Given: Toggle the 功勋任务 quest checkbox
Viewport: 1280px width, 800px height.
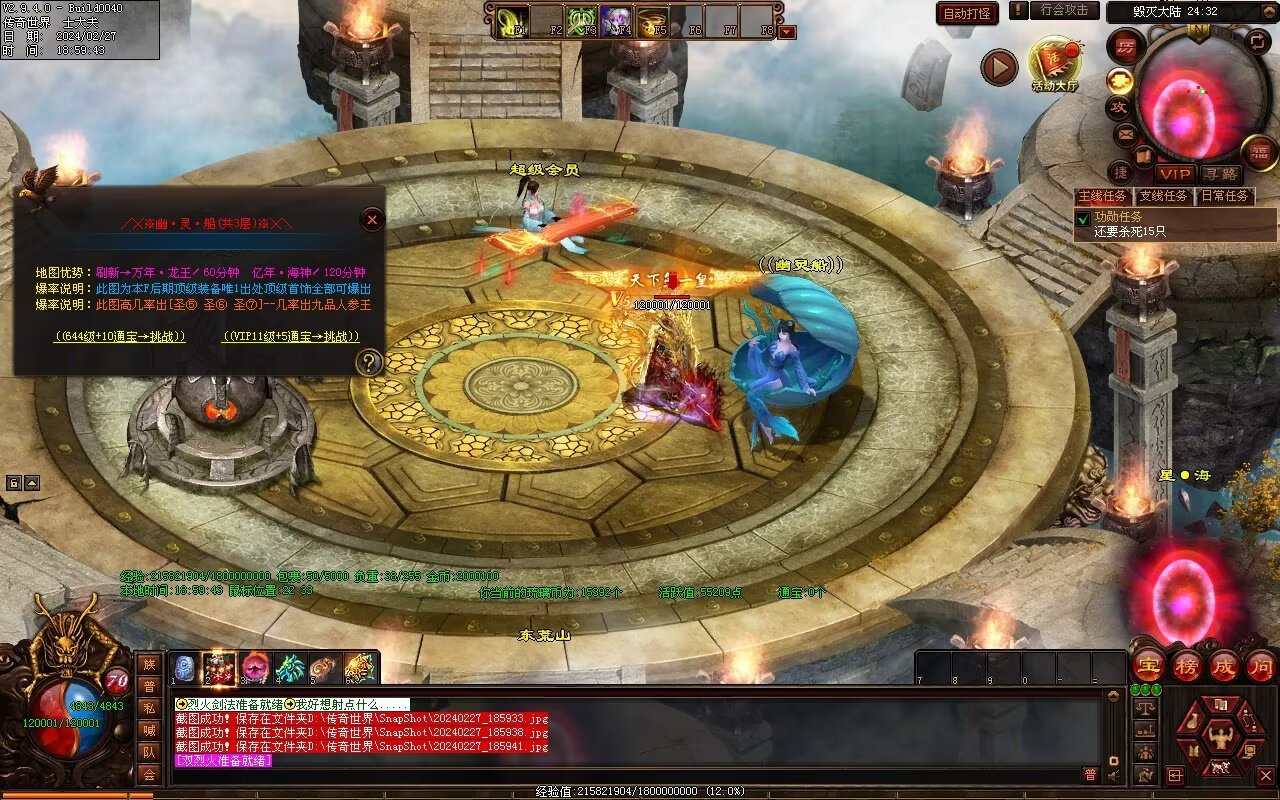Looking at the screenshot, I should 1082,217.
